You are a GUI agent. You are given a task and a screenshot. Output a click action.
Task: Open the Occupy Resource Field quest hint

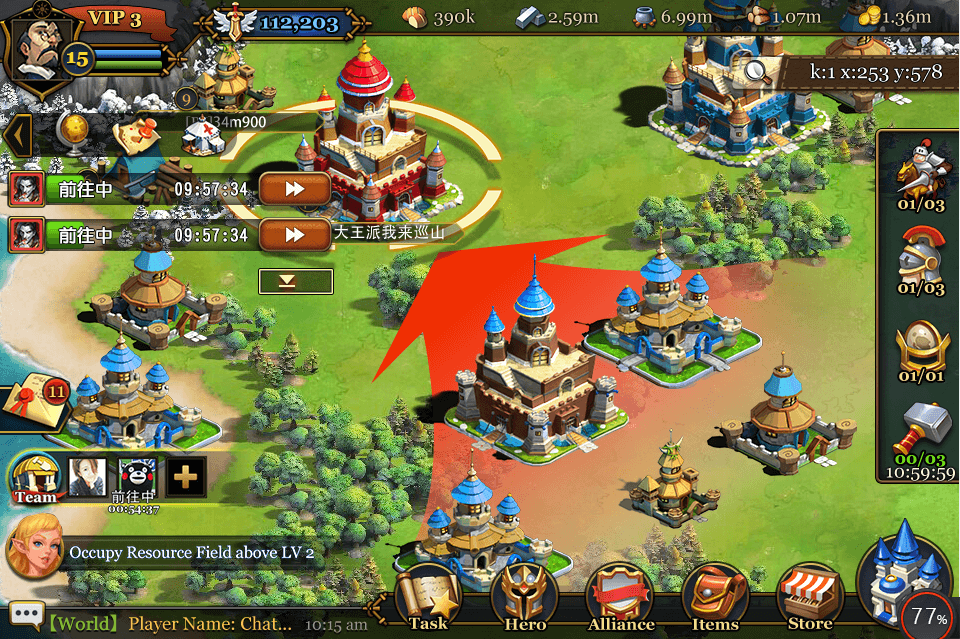(190, 553)
